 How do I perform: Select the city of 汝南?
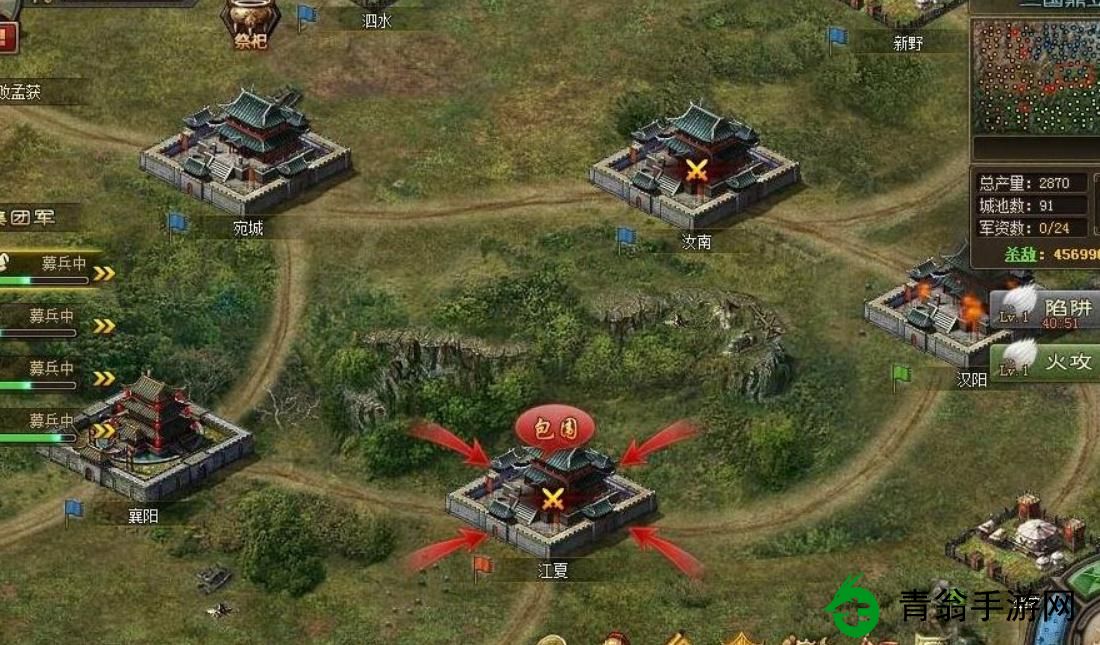click(695, 165)
